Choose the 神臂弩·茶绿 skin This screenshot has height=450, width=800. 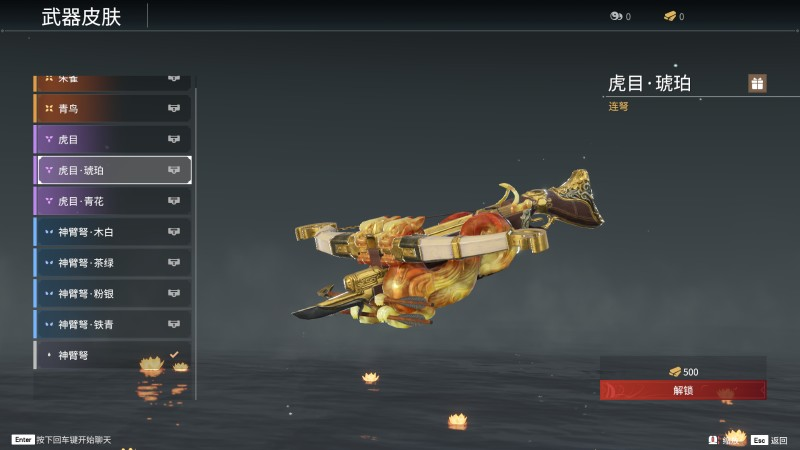[113, 263]
